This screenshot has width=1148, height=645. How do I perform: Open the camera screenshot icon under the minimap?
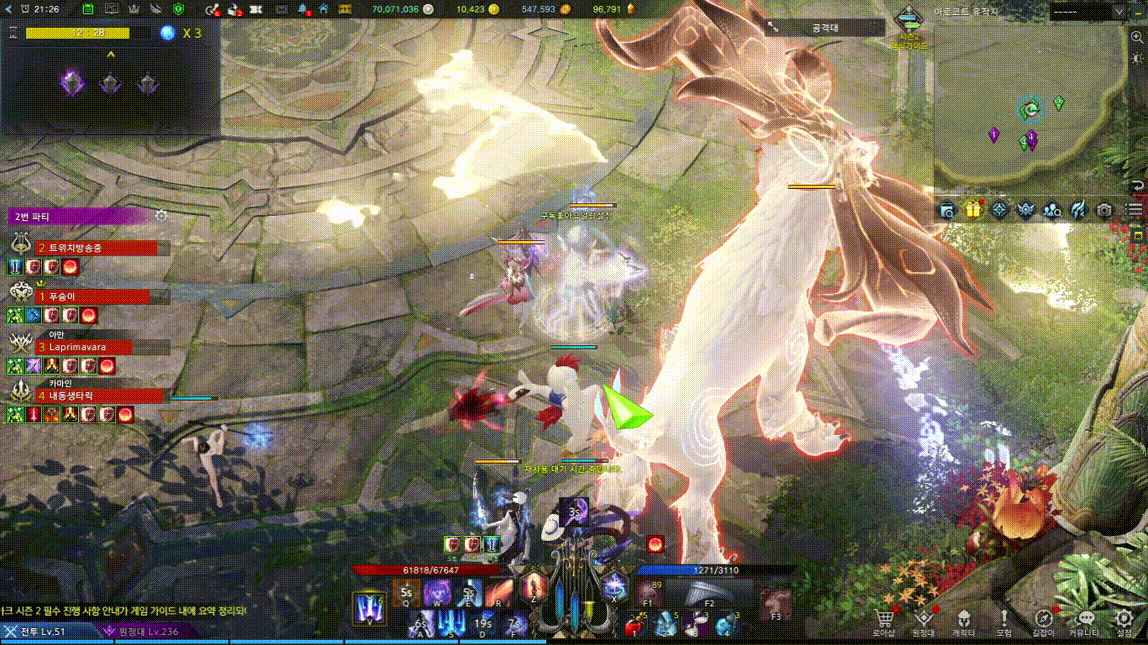[x=1104, y=210]
